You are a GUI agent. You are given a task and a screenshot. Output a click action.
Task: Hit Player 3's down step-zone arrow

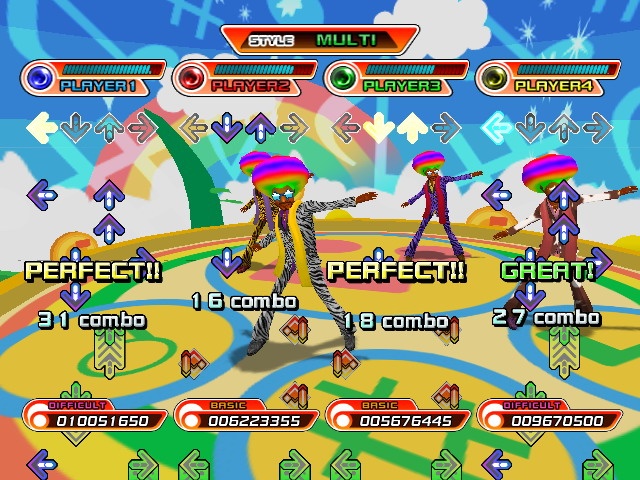pos(379,127)
